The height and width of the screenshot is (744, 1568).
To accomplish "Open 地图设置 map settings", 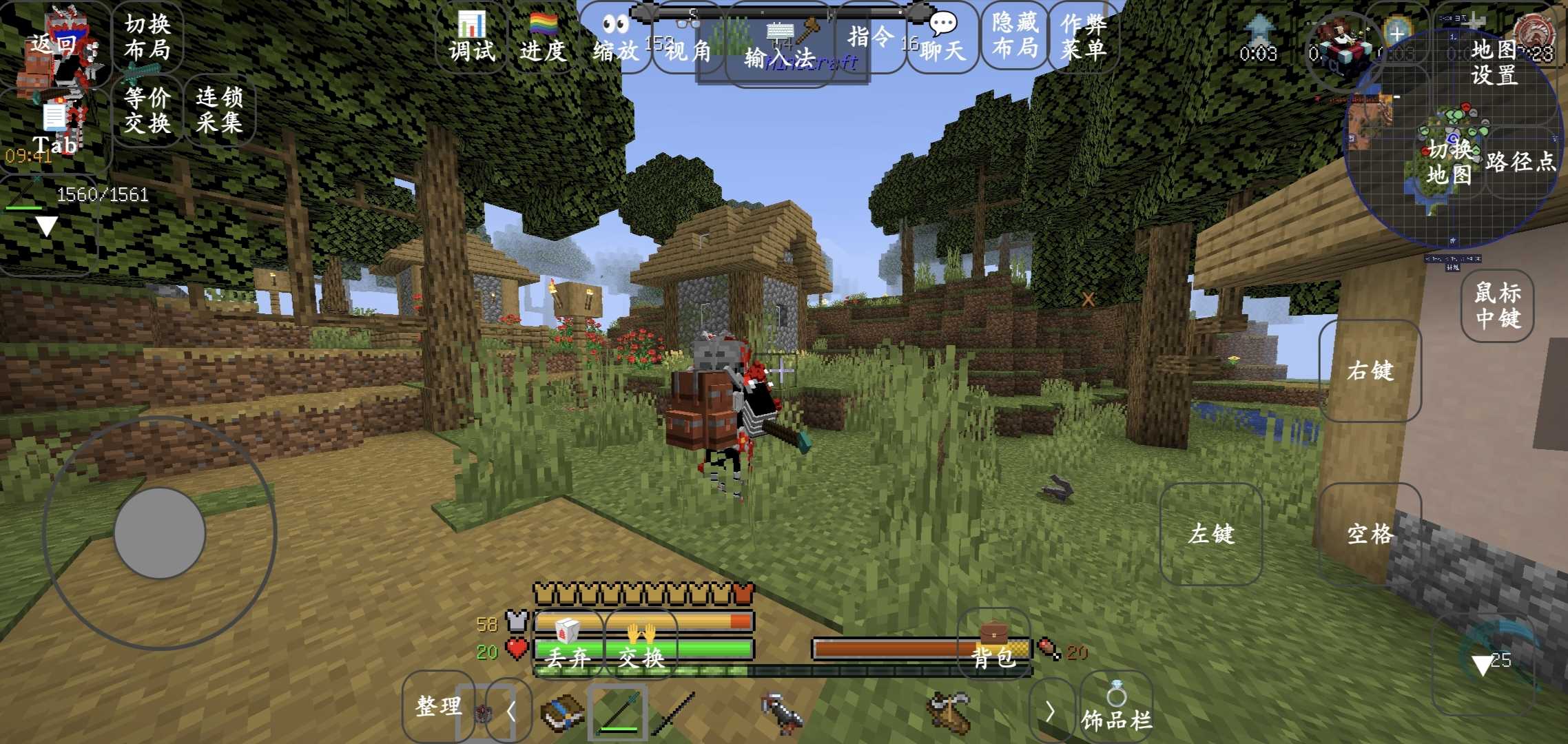I will tap(1494, 62).
